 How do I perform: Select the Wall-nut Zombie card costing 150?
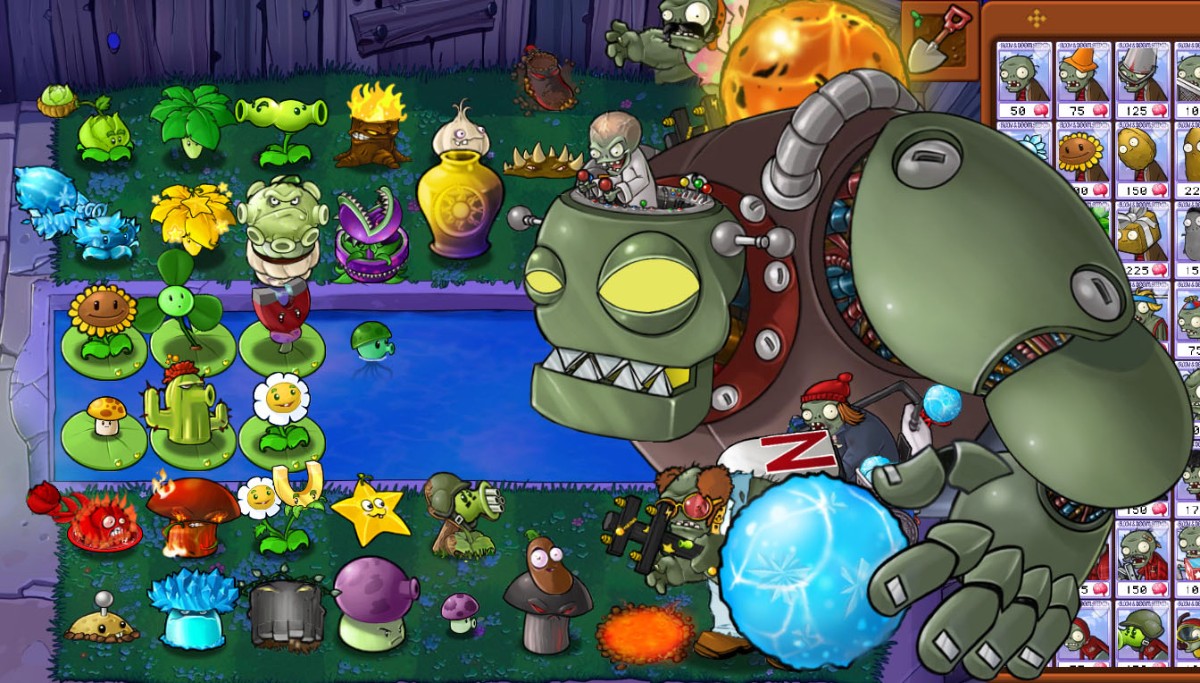[1142, 160]
